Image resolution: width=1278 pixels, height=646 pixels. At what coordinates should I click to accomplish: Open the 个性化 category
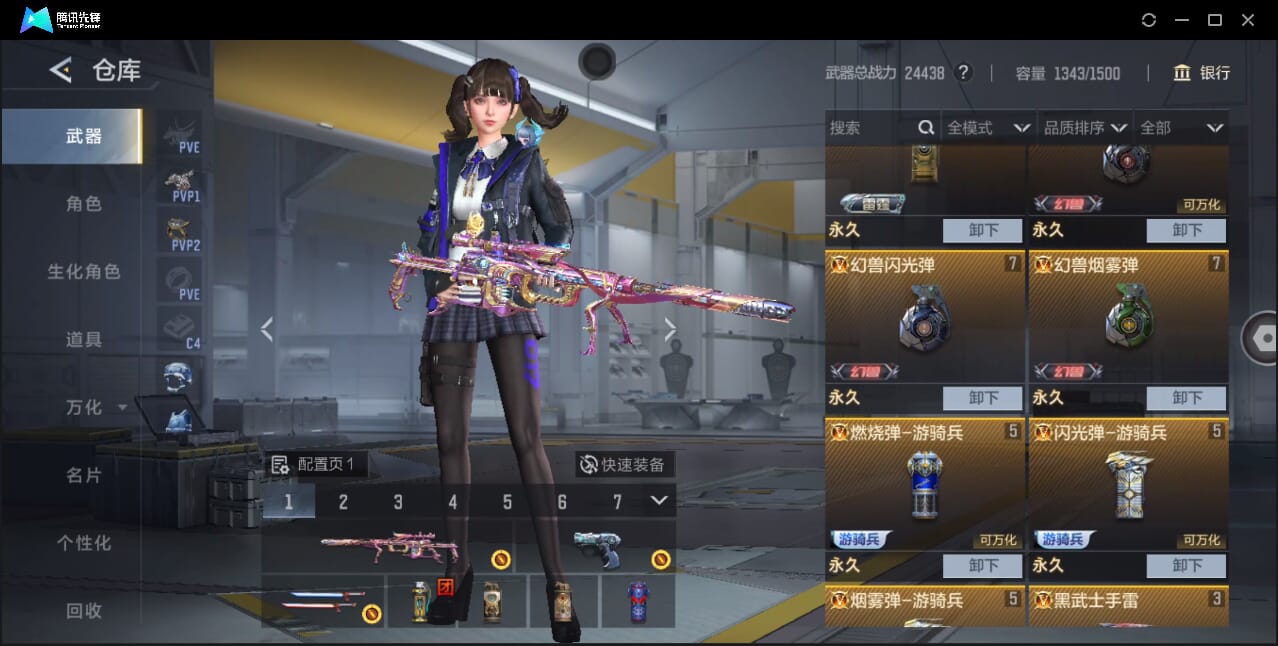click(x=84, y=544)
